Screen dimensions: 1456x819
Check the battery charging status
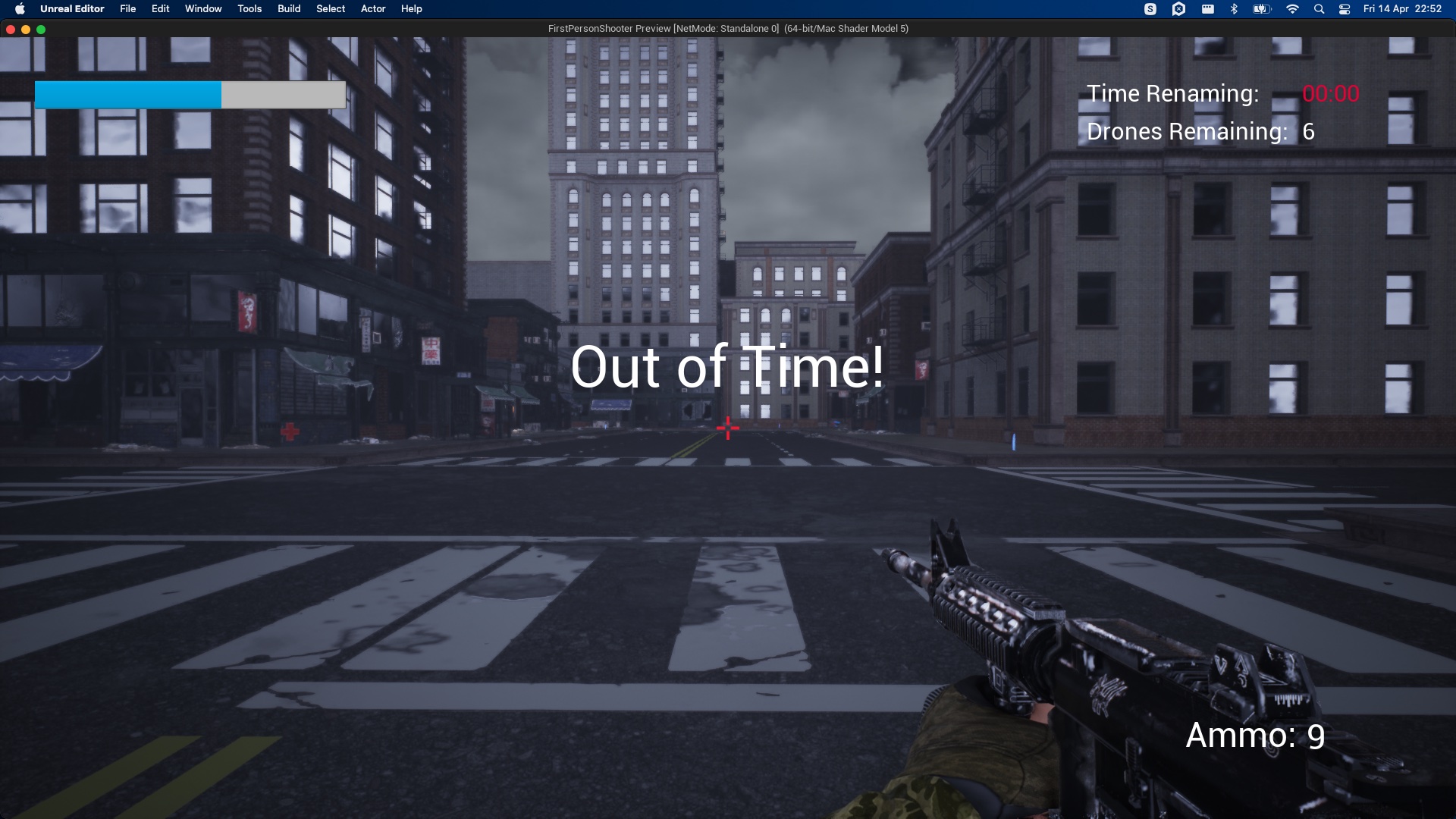tap(1261, 8)
